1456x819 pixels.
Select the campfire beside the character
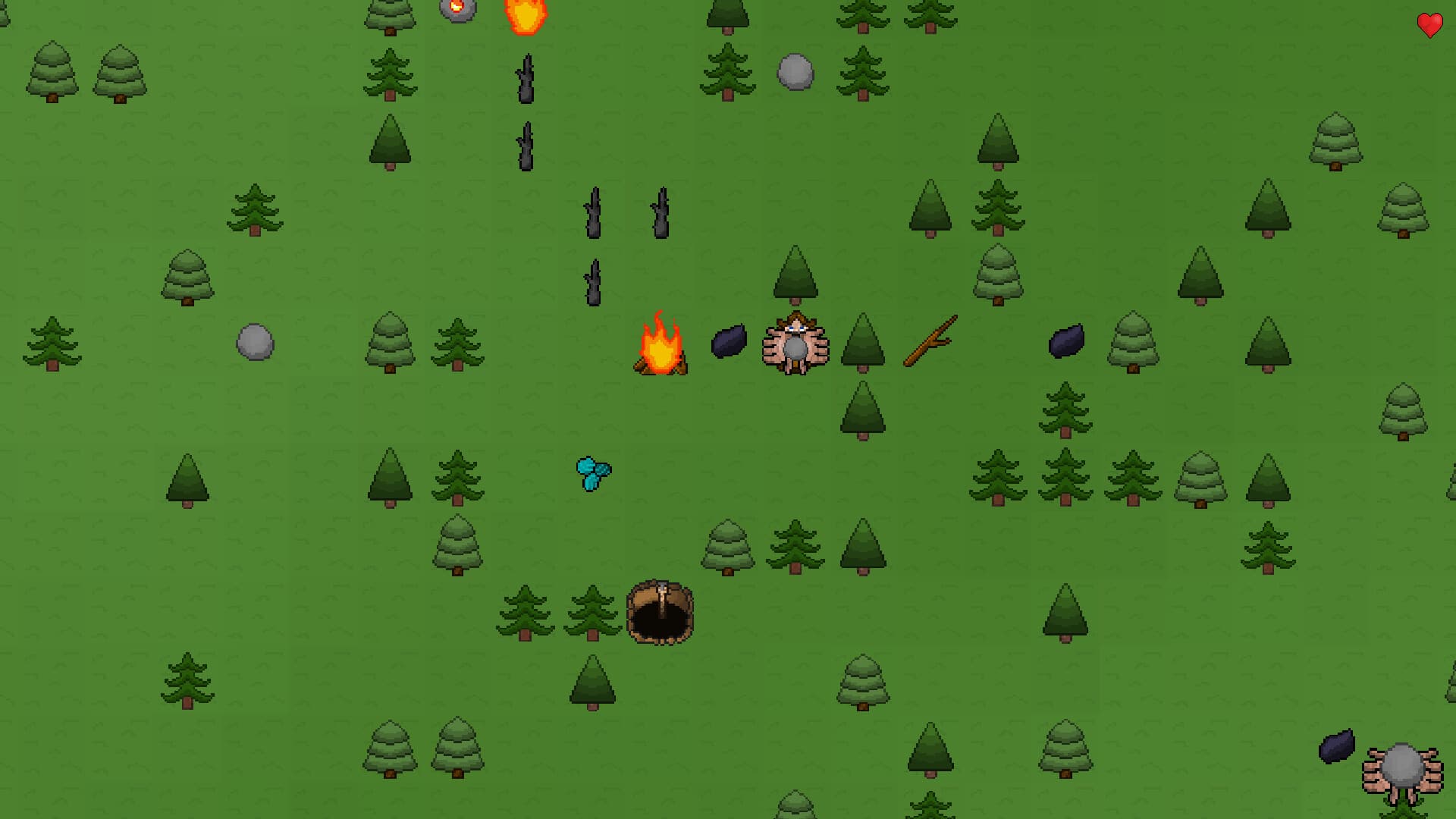coord(661,349)
